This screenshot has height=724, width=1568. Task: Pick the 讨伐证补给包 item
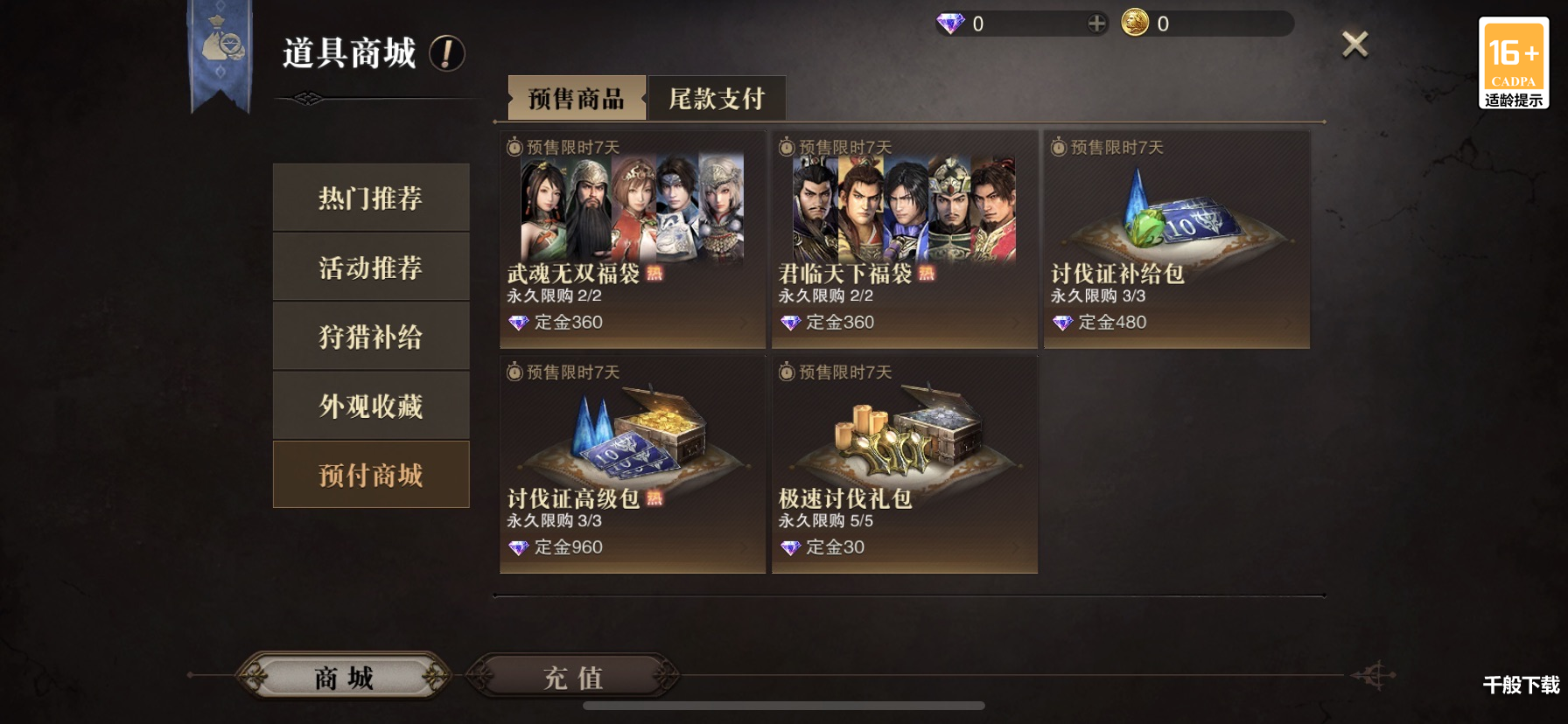(x=1177, y=240)
